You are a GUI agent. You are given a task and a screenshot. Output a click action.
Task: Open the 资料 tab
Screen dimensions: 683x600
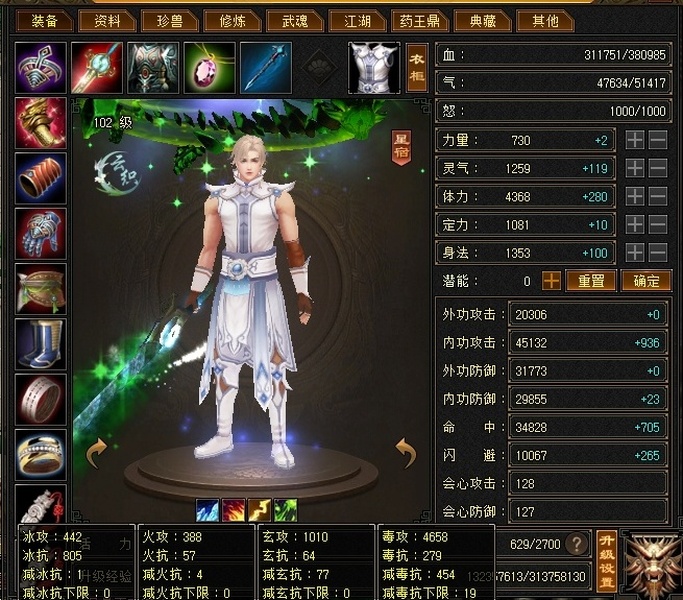coord(107,20)
